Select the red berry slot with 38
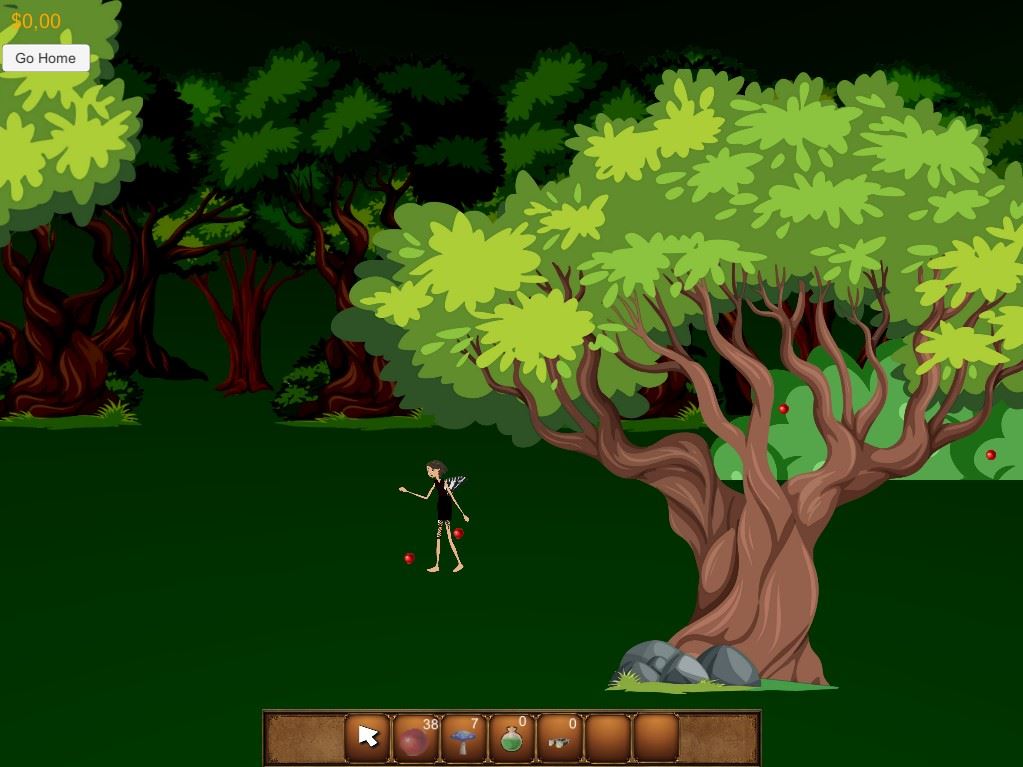1023x767 pixels. pyautogui.click(x=416, y=738)
